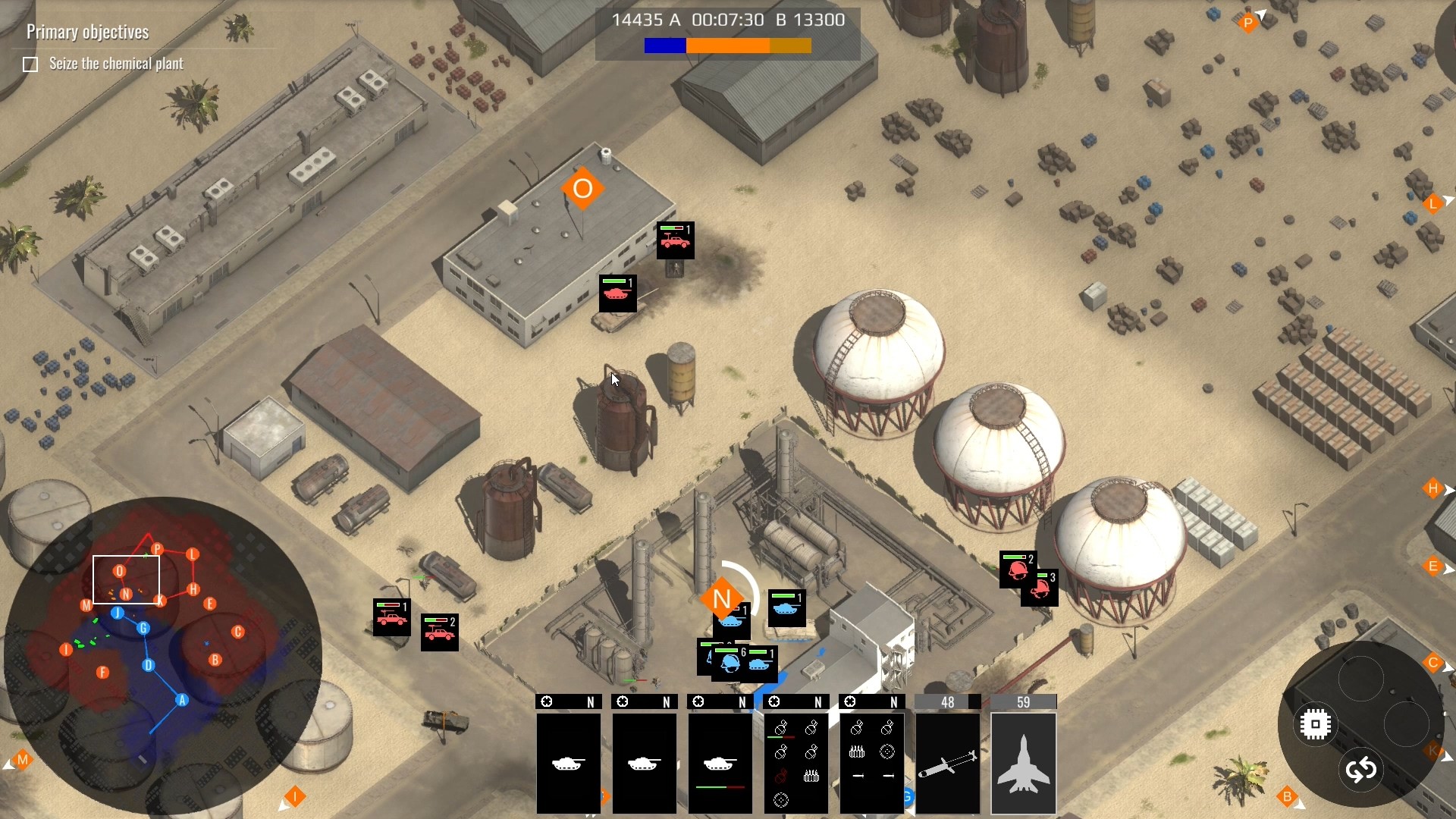Select blue point G on the minimap

pos(143,628)
